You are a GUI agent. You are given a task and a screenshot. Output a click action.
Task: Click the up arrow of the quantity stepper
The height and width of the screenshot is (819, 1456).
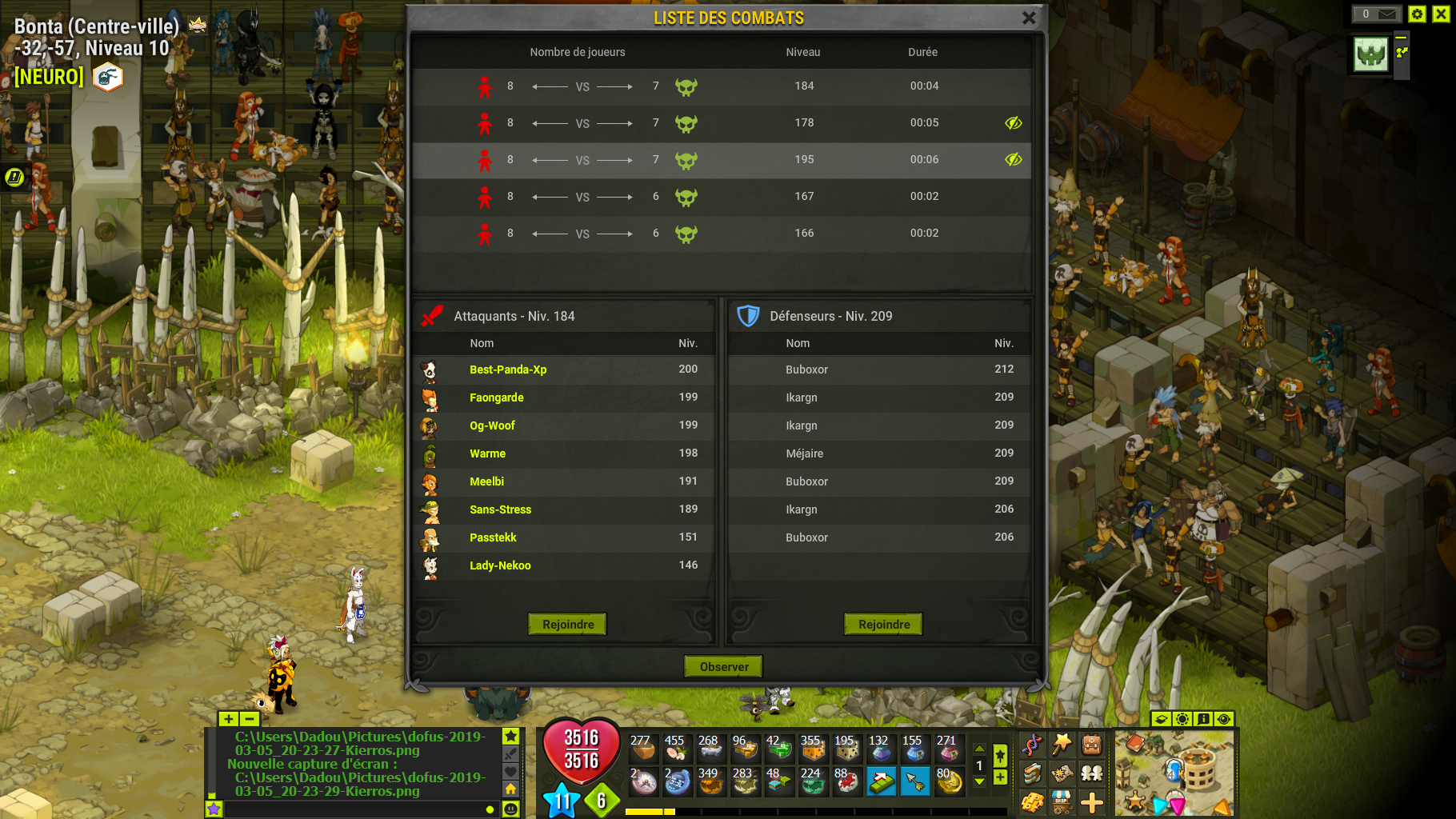tap(979, 749)
